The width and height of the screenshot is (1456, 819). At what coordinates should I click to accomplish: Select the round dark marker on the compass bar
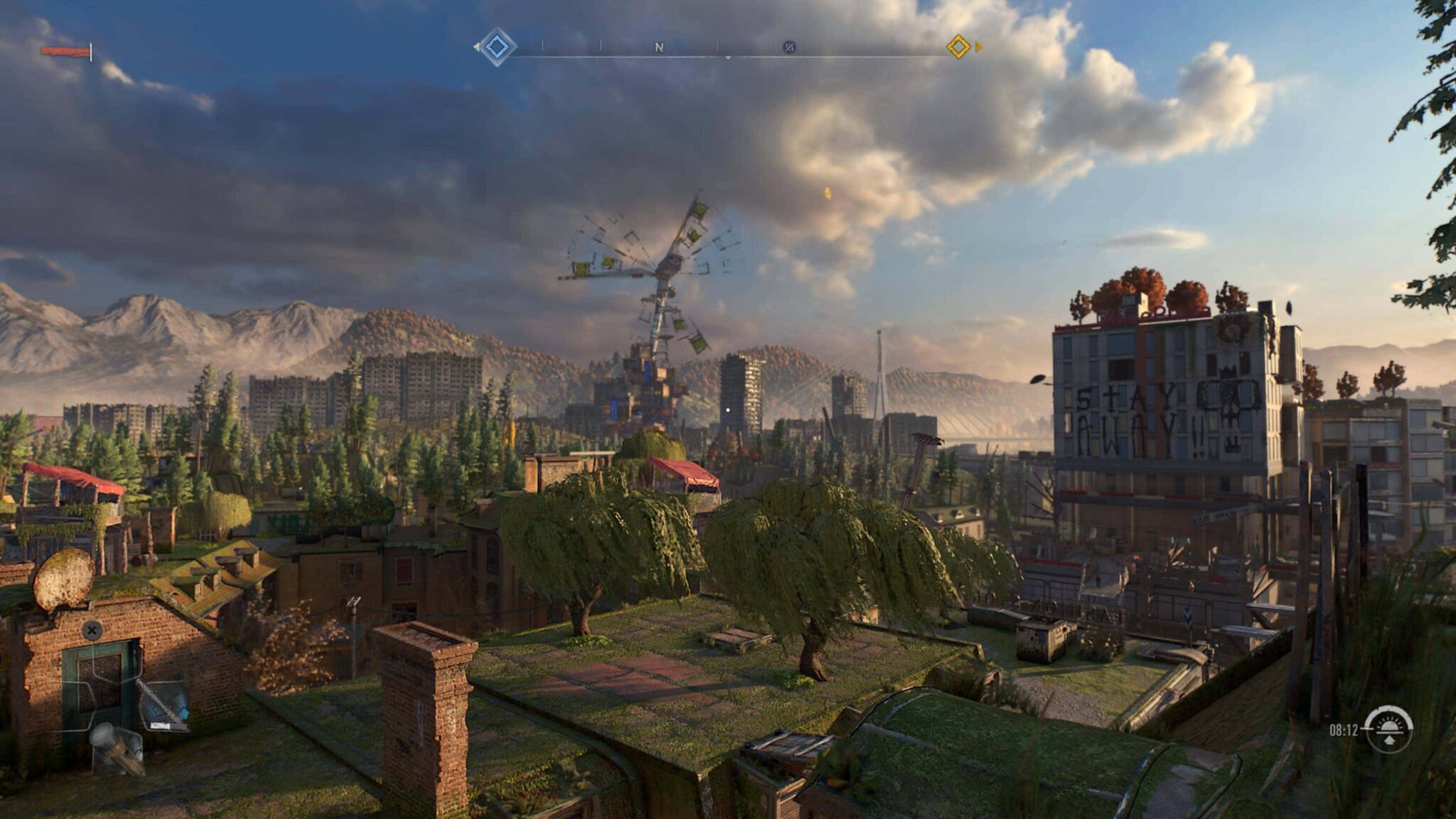point(788,48)
